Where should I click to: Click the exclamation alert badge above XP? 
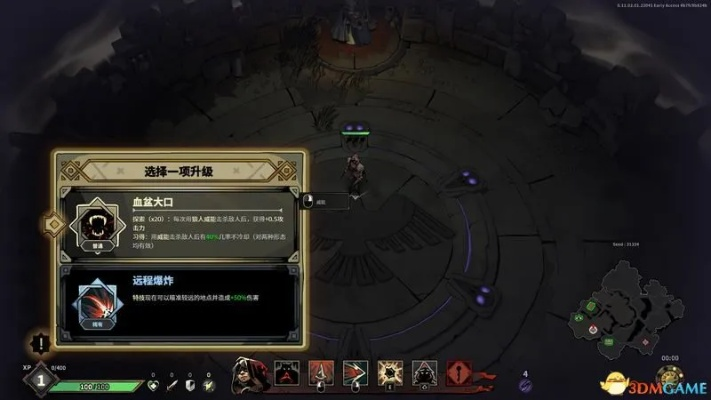(x=39, y=344)
